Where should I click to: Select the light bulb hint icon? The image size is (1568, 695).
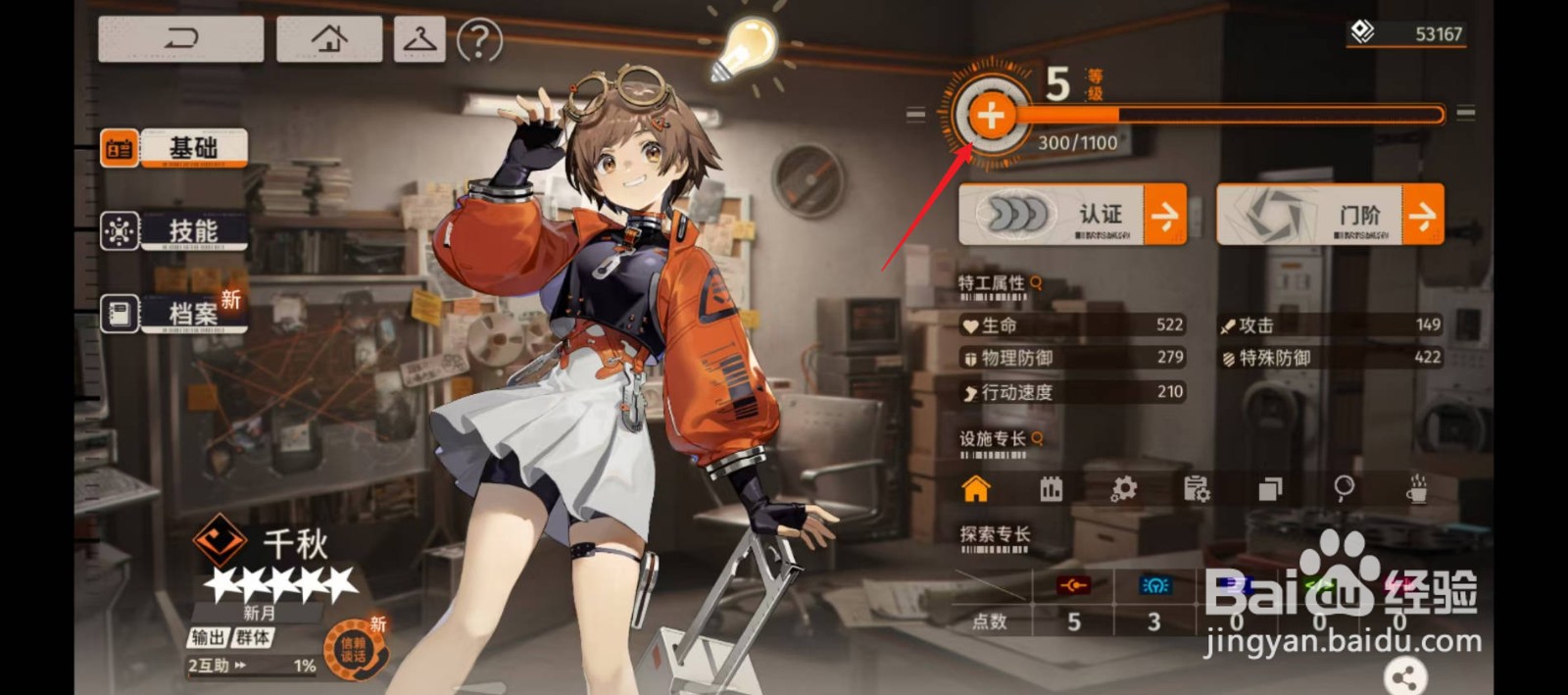click(744, 49)
